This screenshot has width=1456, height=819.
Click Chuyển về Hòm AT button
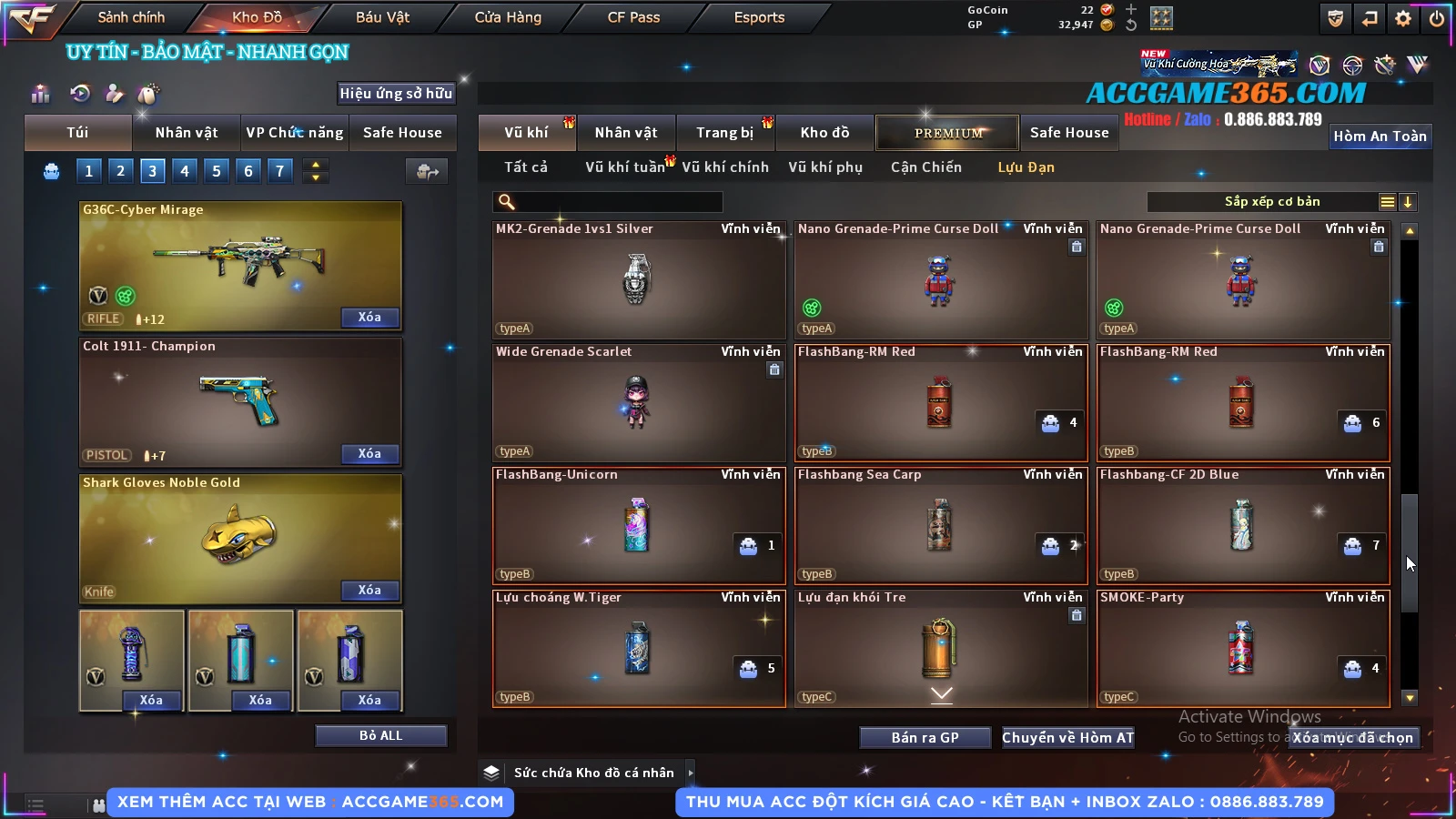tap(1067, 738)
